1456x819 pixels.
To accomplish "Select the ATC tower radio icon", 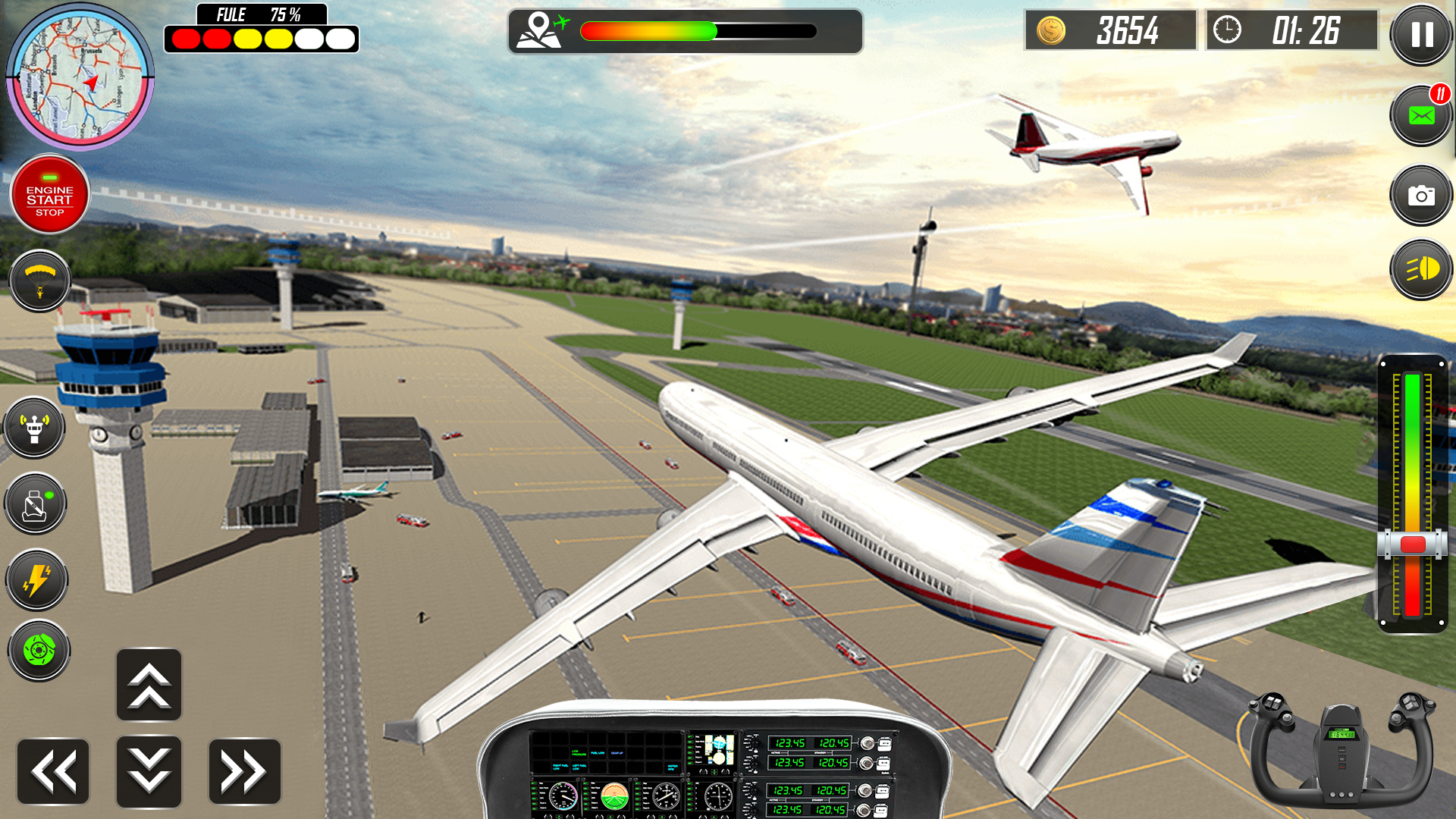I will [x=35, y=428].
